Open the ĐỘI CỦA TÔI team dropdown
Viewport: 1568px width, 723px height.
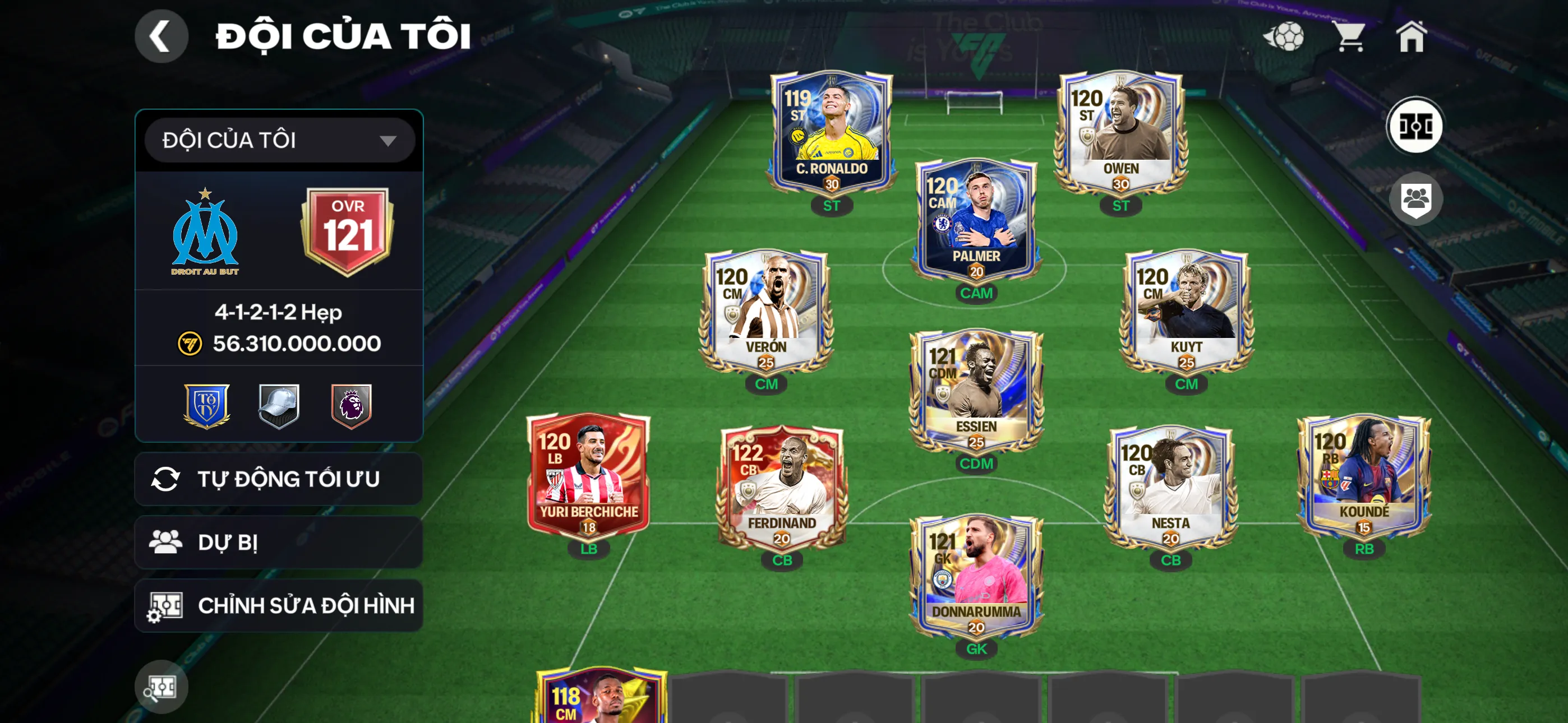point(278,140)
